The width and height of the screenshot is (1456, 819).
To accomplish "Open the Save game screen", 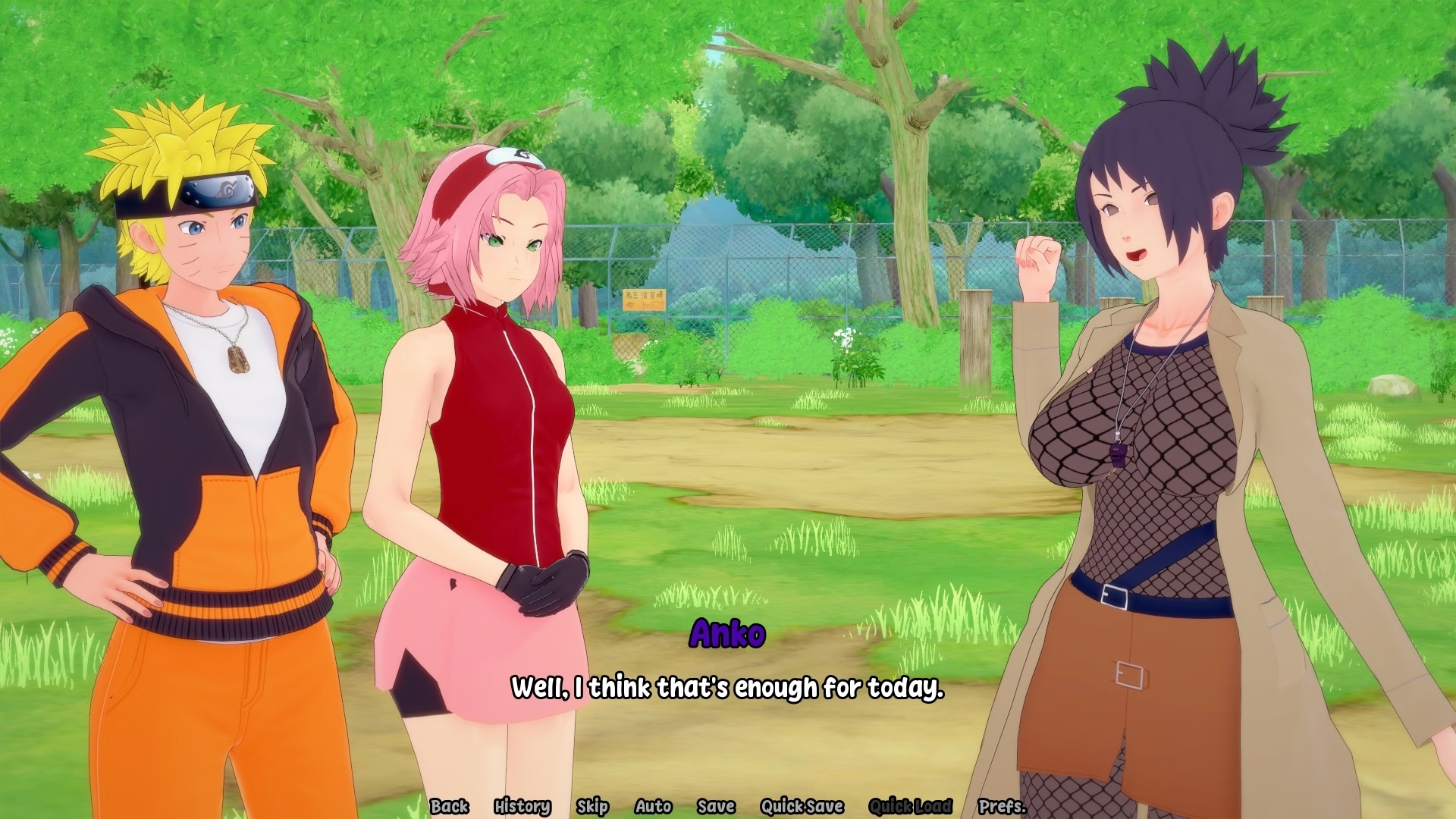I will [716, 806].
